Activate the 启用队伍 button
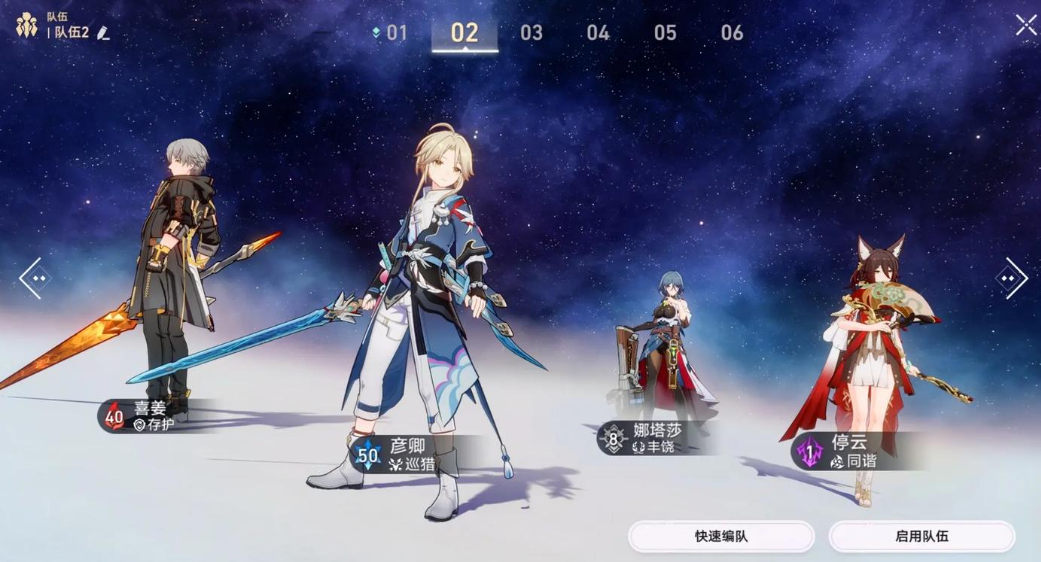The height and width of the screenshot is (562, 1041). (x=921, y=536)
